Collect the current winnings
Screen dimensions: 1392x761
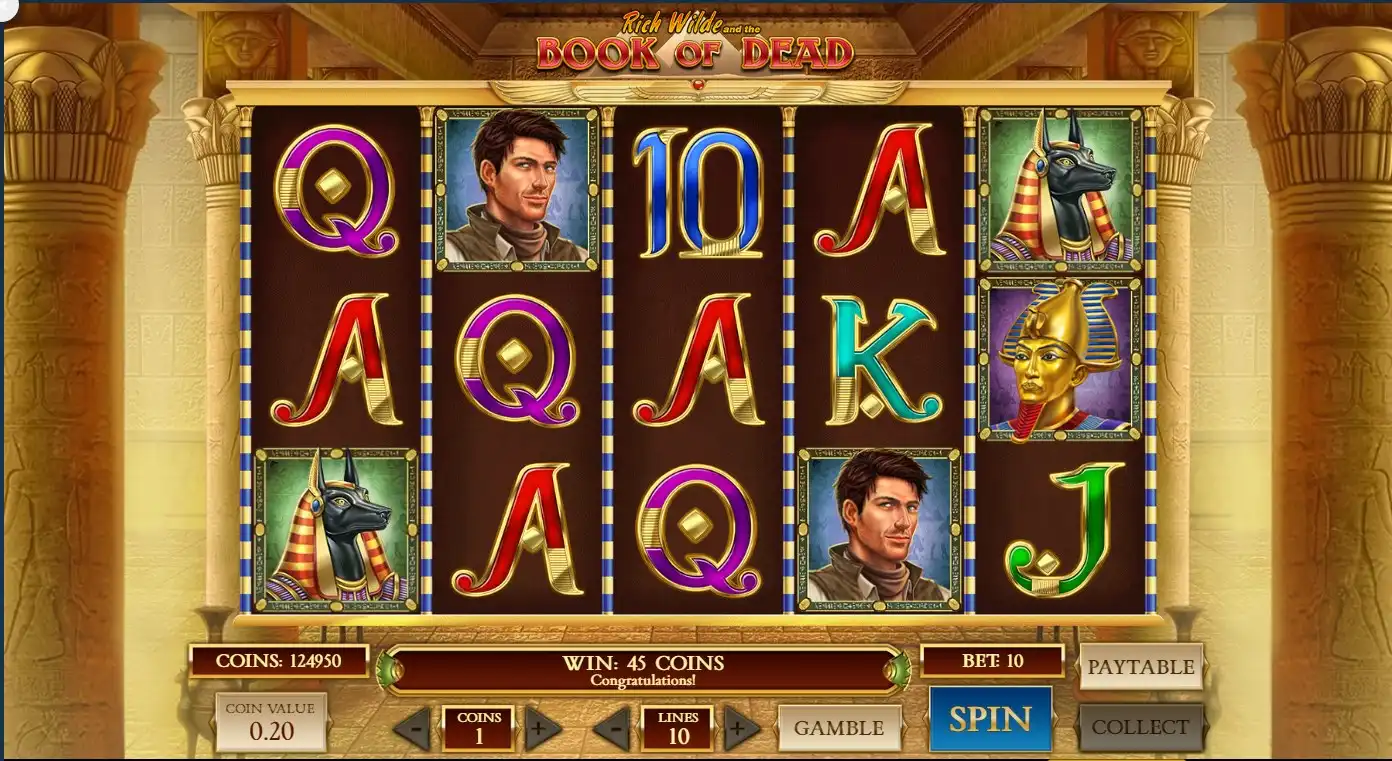pos(1140,727)
